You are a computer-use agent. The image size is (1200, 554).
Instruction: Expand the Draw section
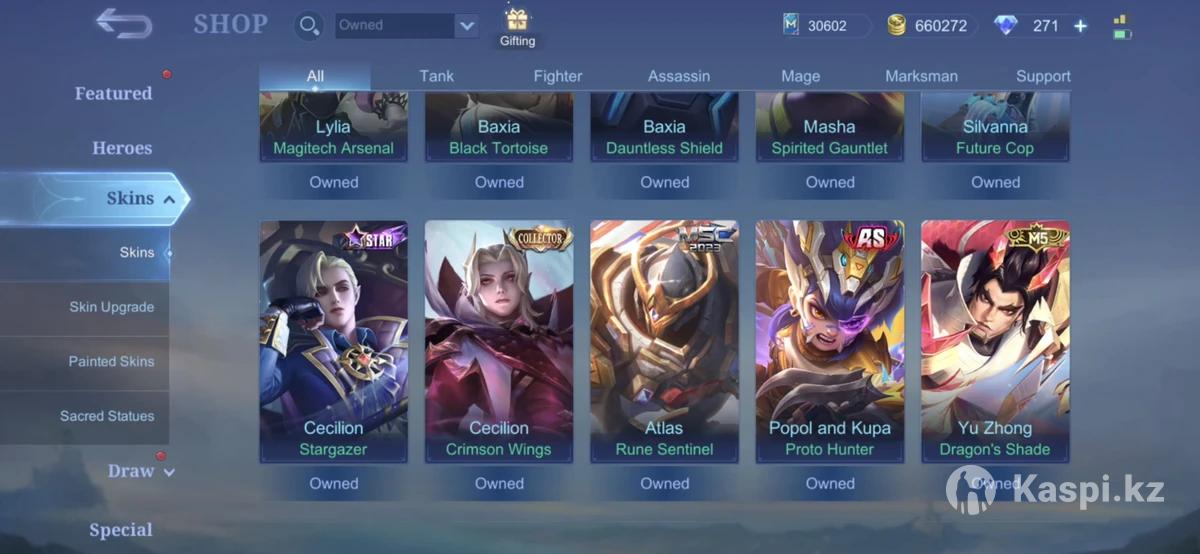tap(140, 471)
